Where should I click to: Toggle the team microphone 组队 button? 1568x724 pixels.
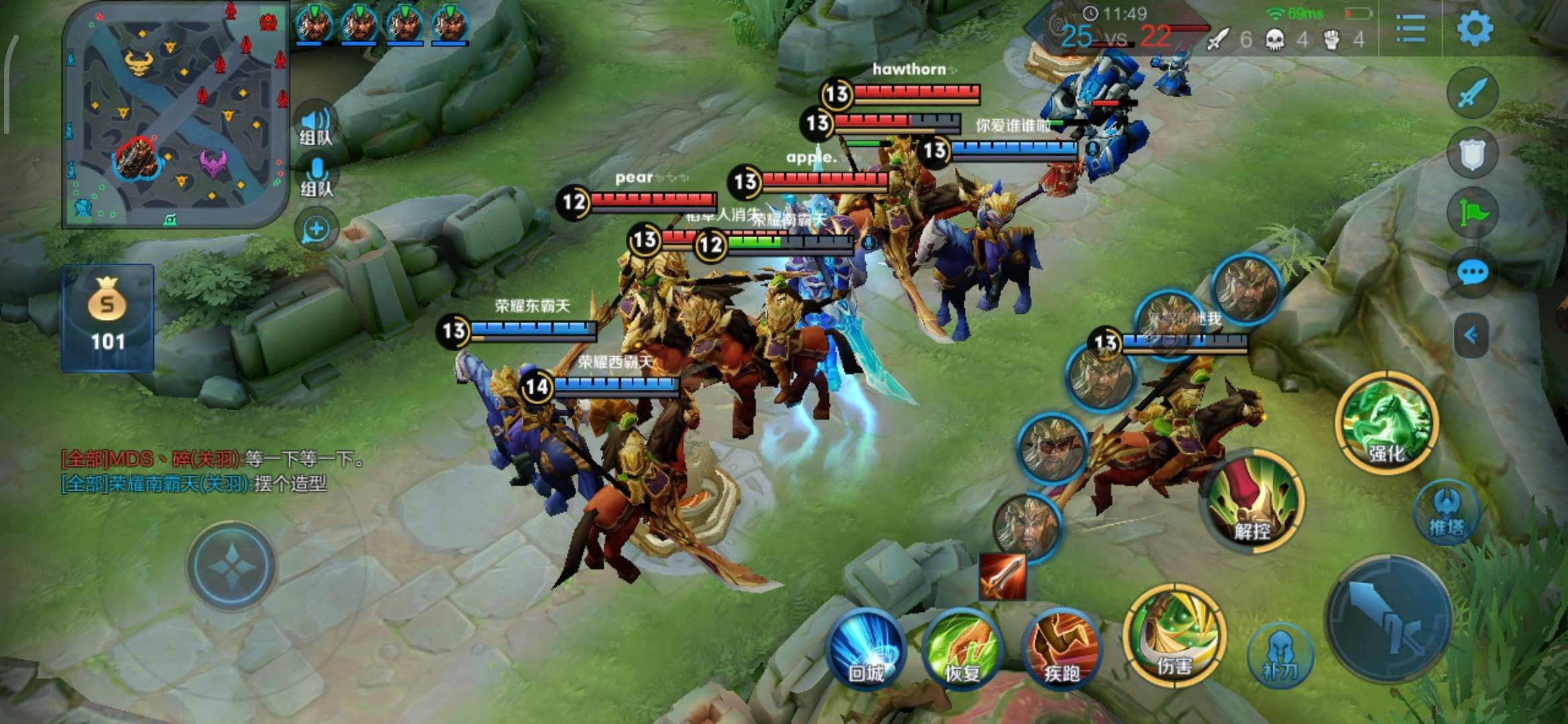316,176
